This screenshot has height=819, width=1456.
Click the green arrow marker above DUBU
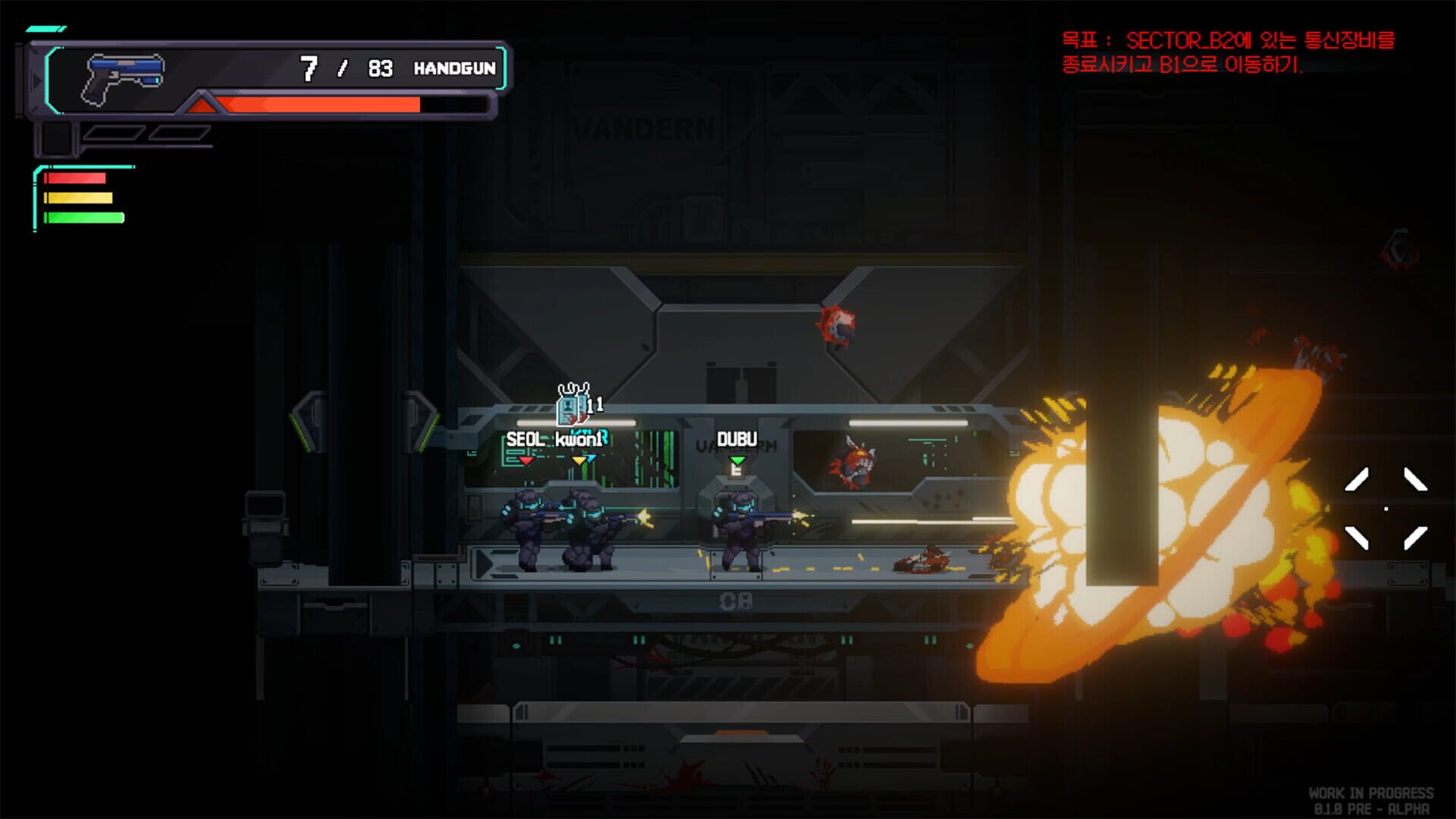pyautogui.click(x=738, y=461)
